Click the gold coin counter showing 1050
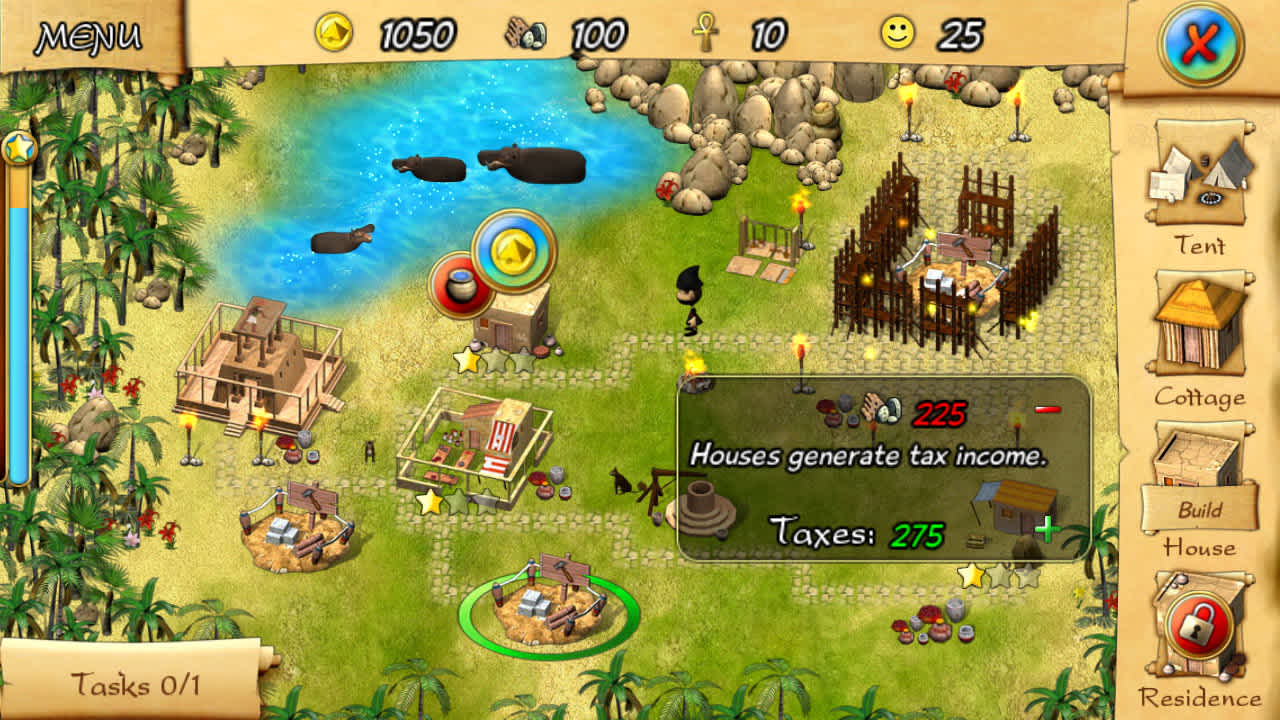The height and width of the screenshot is (720, 1280). [x=377, y=31]
